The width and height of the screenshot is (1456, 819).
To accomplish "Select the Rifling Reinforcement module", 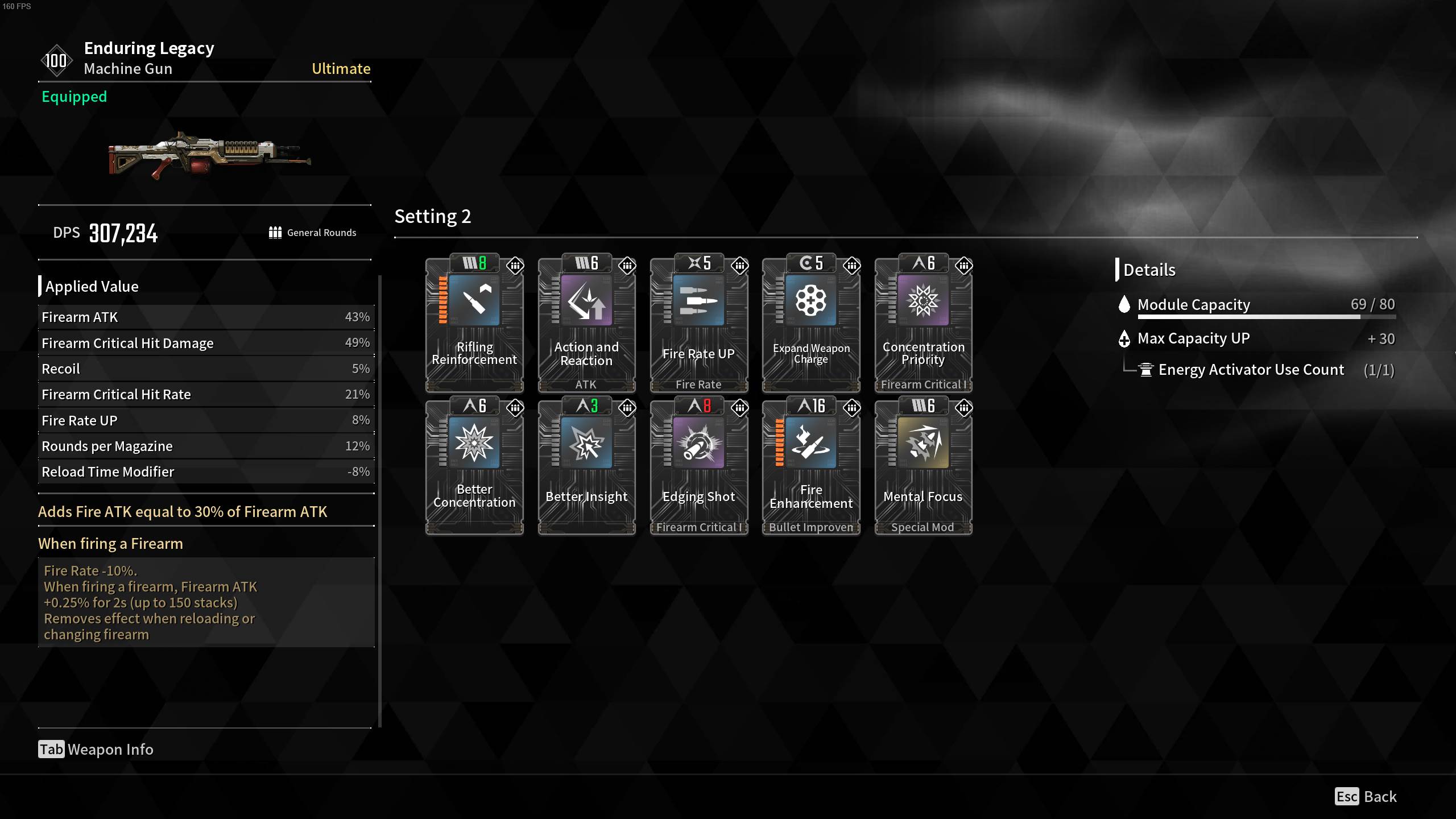I will 474,323.
